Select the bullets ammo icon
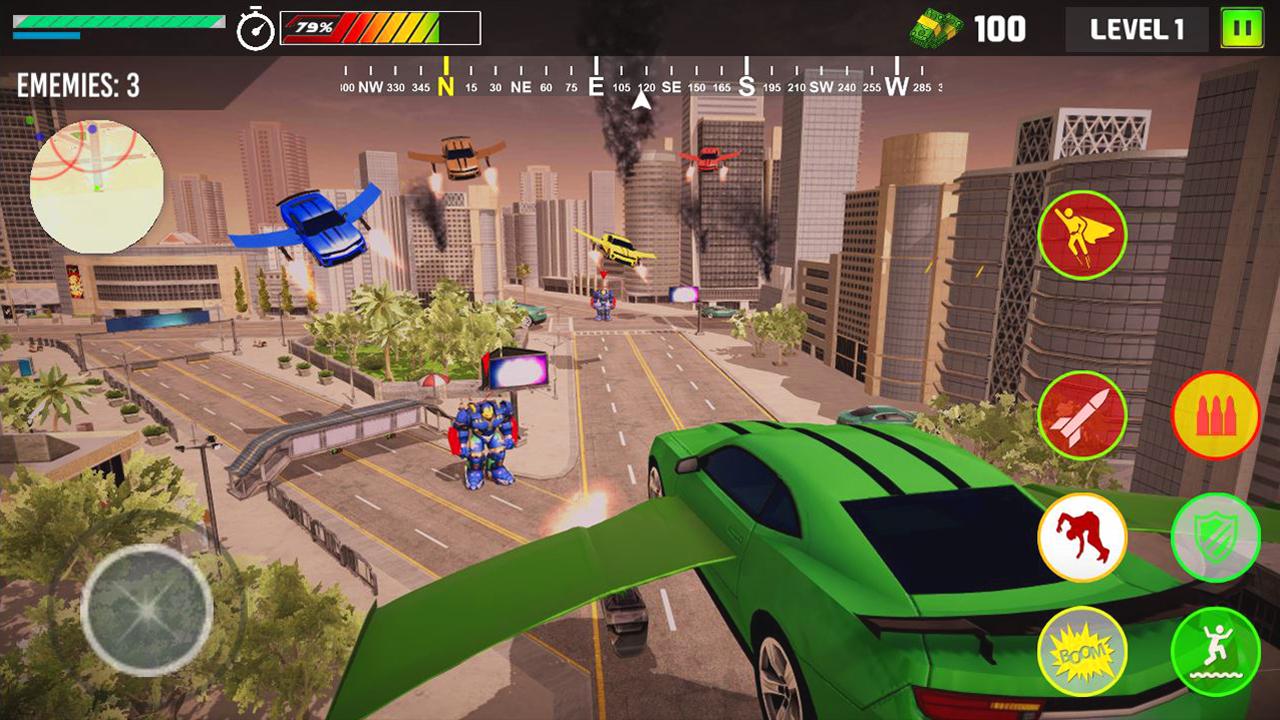1280x720 pixels. (x=1213, y=412)
